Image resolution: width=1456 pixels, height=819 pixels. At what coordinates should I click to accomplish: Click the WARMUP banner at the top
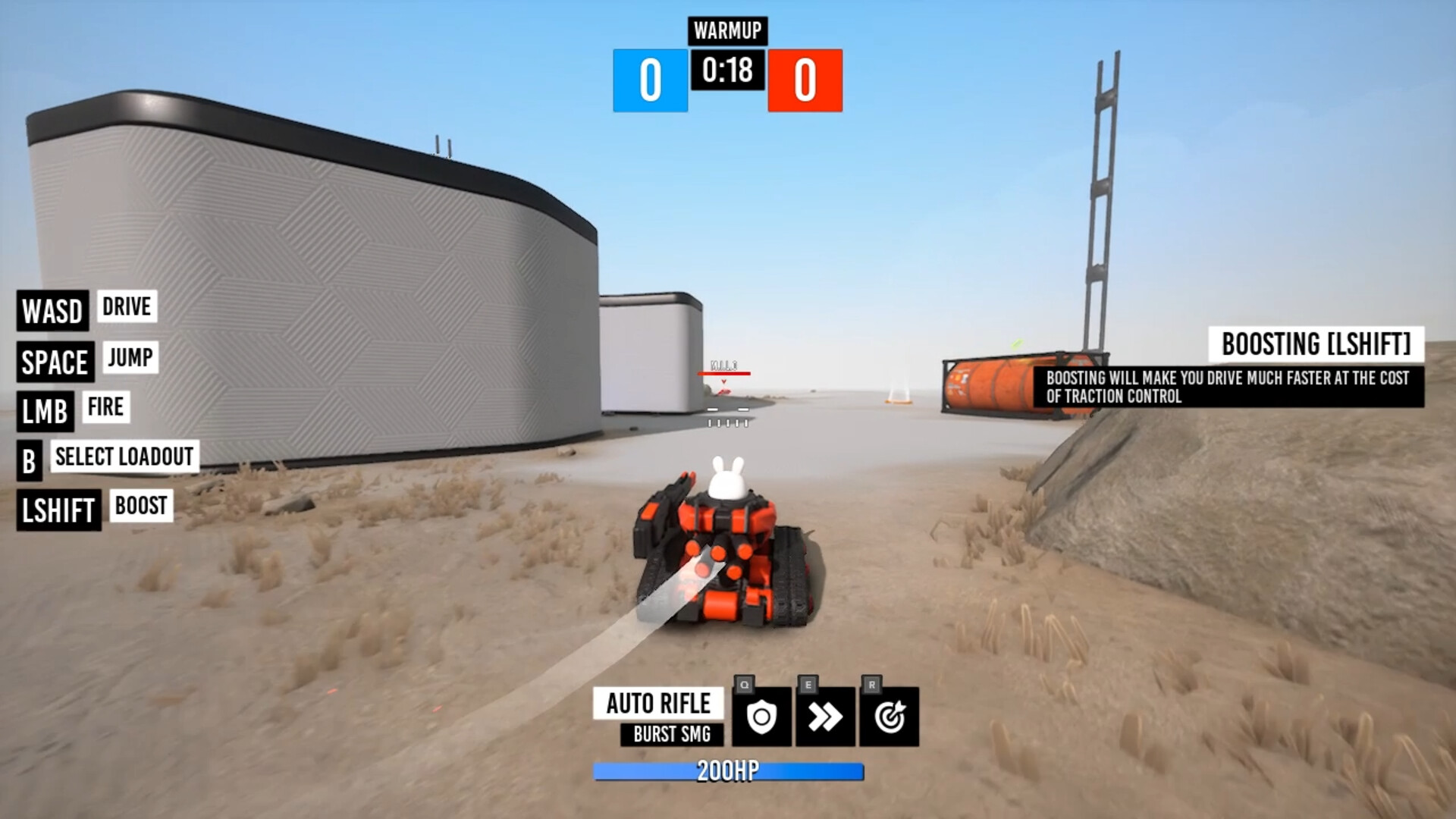pos(727,31)
